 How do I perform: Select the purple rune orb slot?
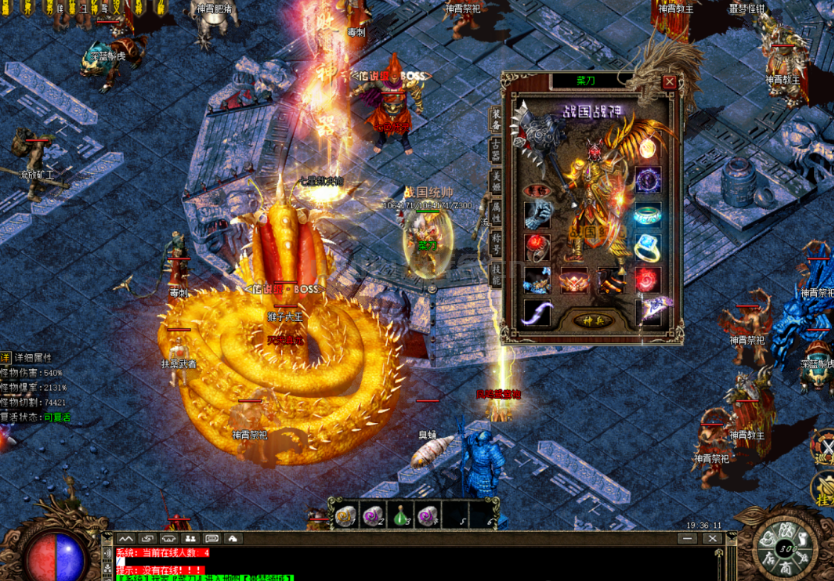648,181
